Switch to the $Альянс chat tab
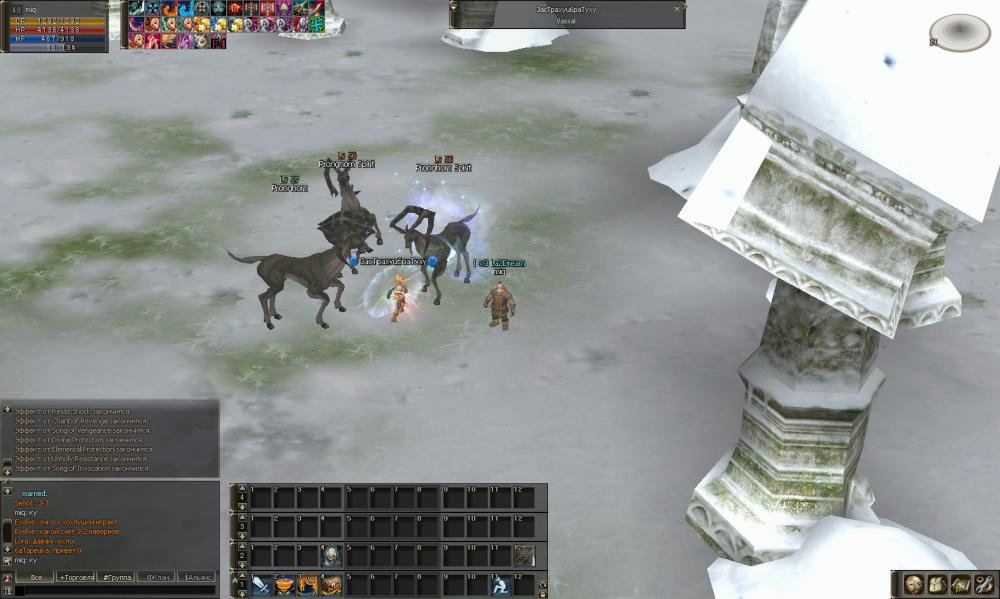Viewport: 1000px width, 599px height. (x=197, y=578)
